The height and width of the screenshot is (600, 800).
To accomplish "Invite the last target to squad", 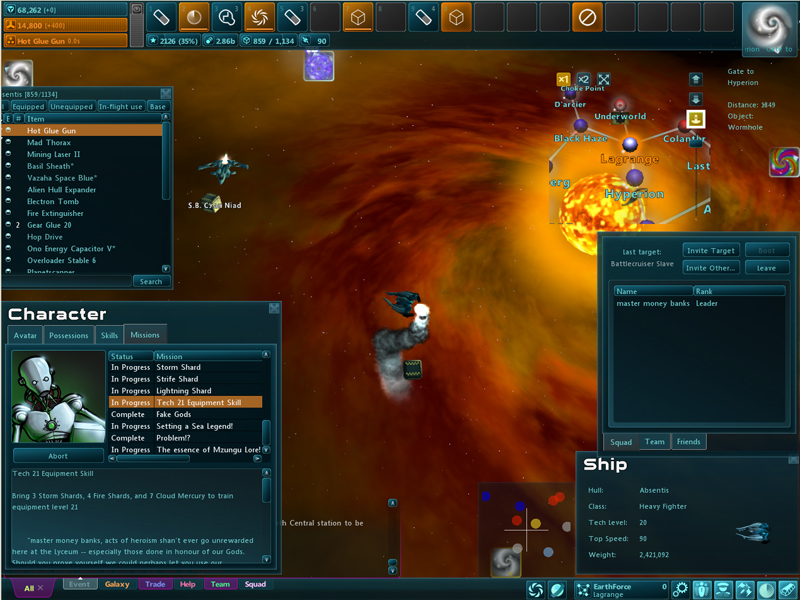I will (x=710, y=250).
